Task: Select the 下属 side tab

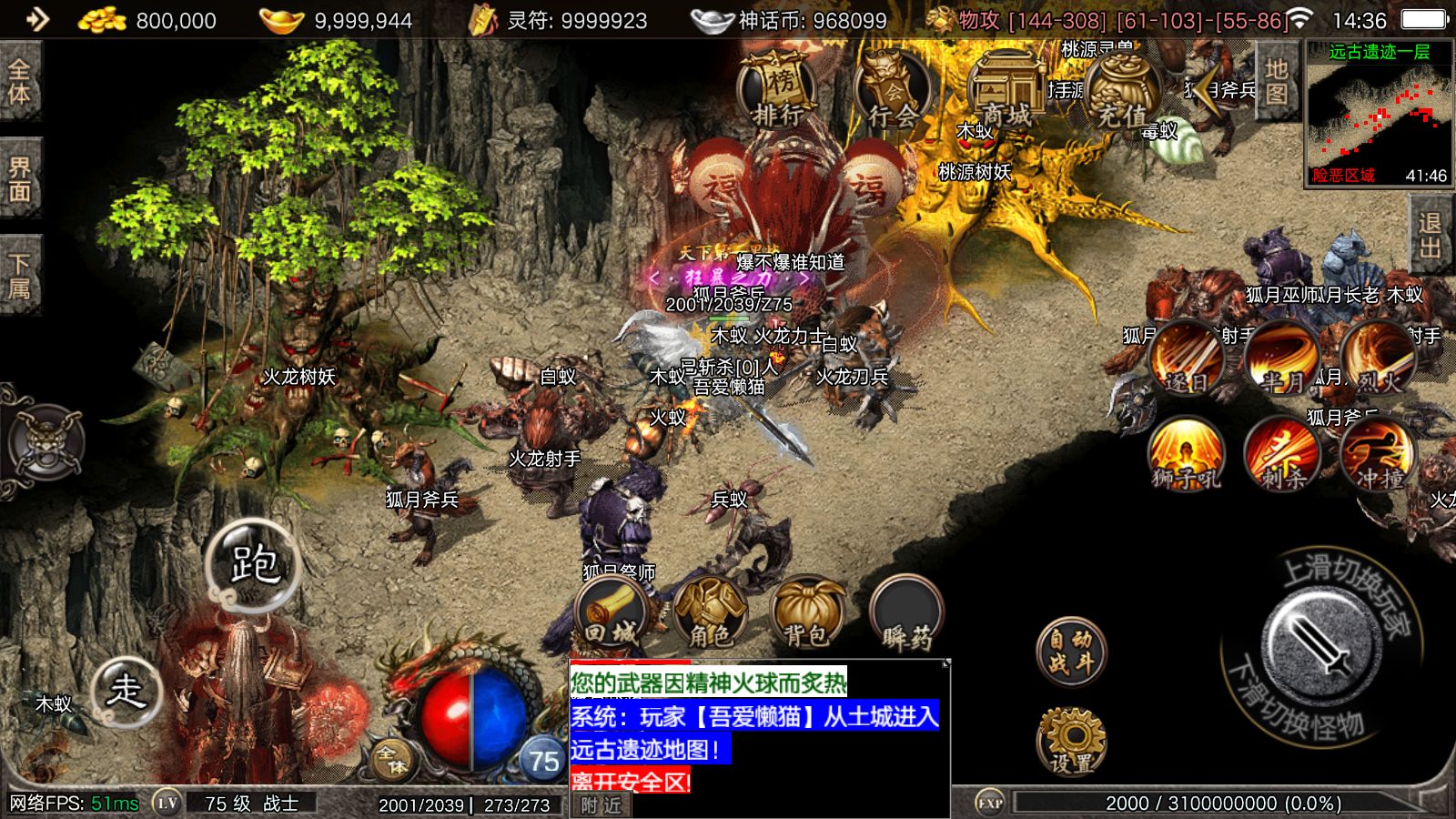Action: (20, 276)
